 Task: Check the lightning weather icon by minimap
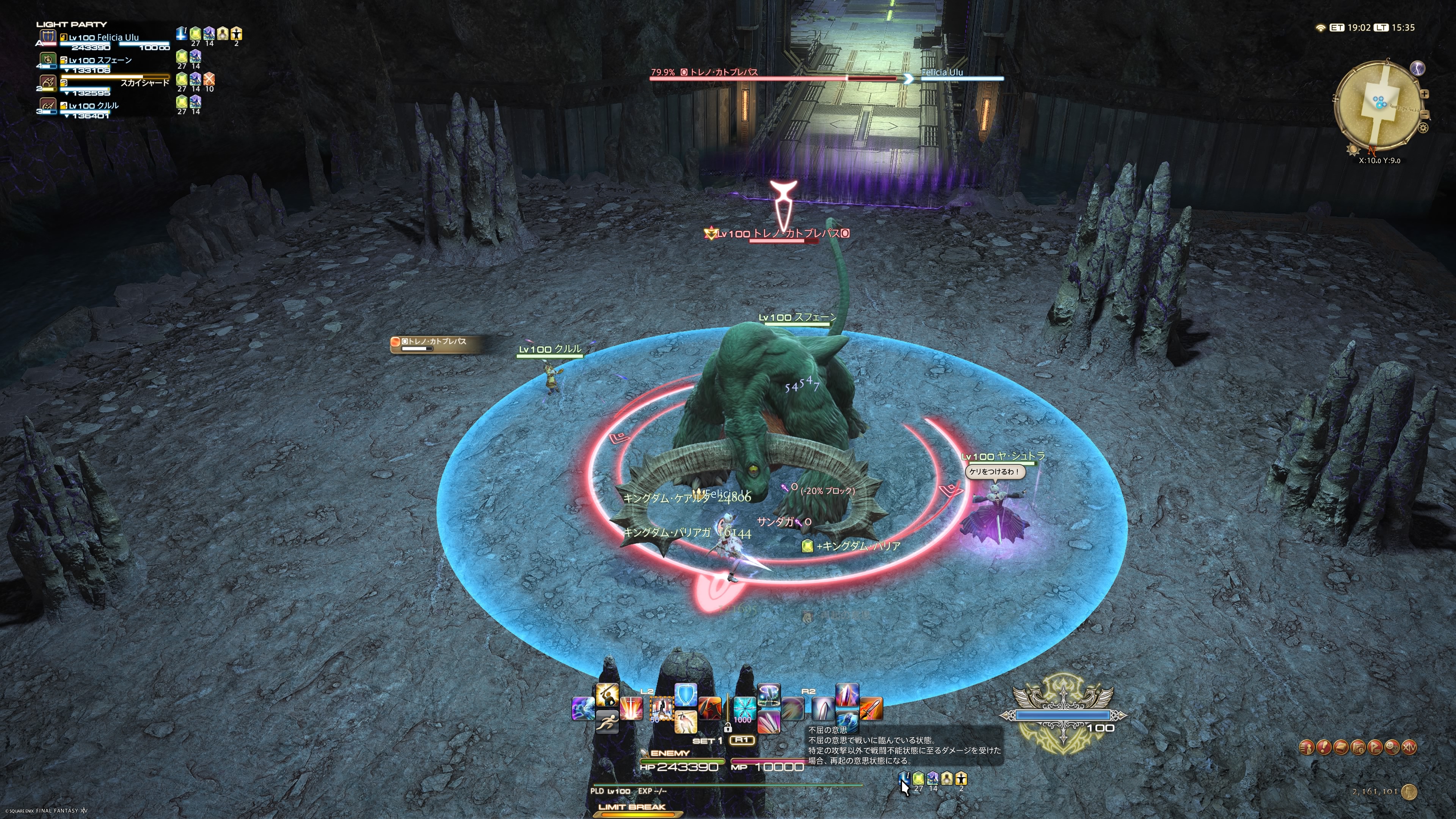tap(1418, 68)
